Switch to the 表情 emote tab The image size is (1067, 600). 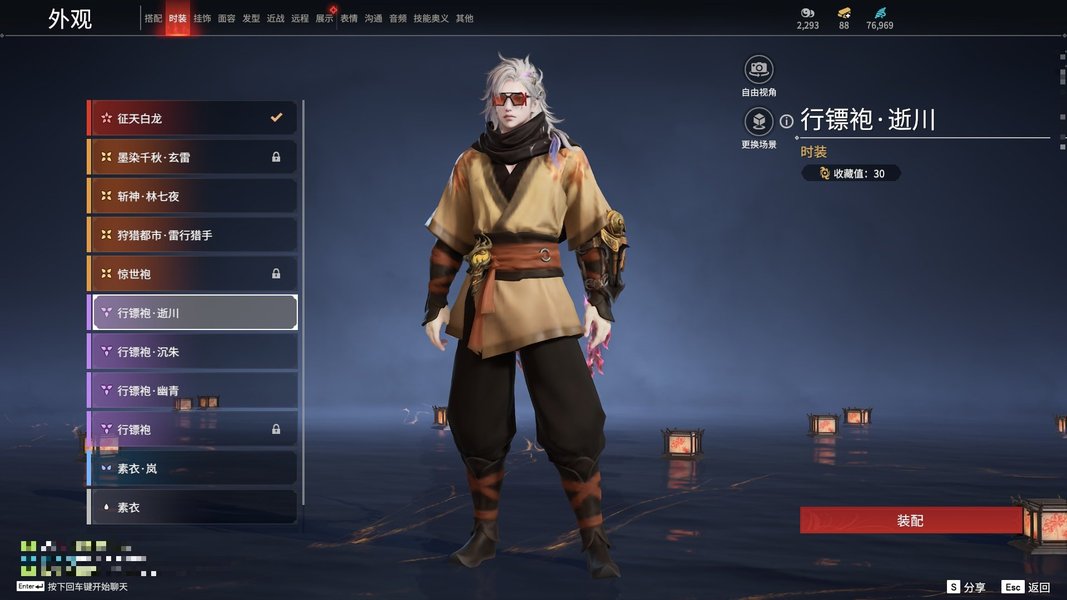point(349,19)
